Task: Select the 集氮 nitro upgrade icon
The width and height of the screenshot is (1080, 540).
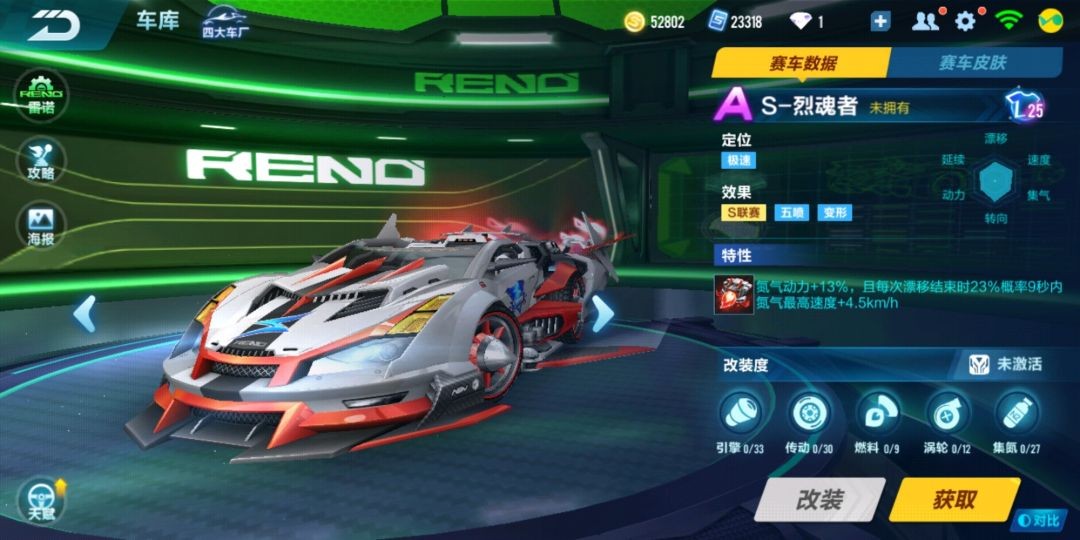Action: [1016, 411]
